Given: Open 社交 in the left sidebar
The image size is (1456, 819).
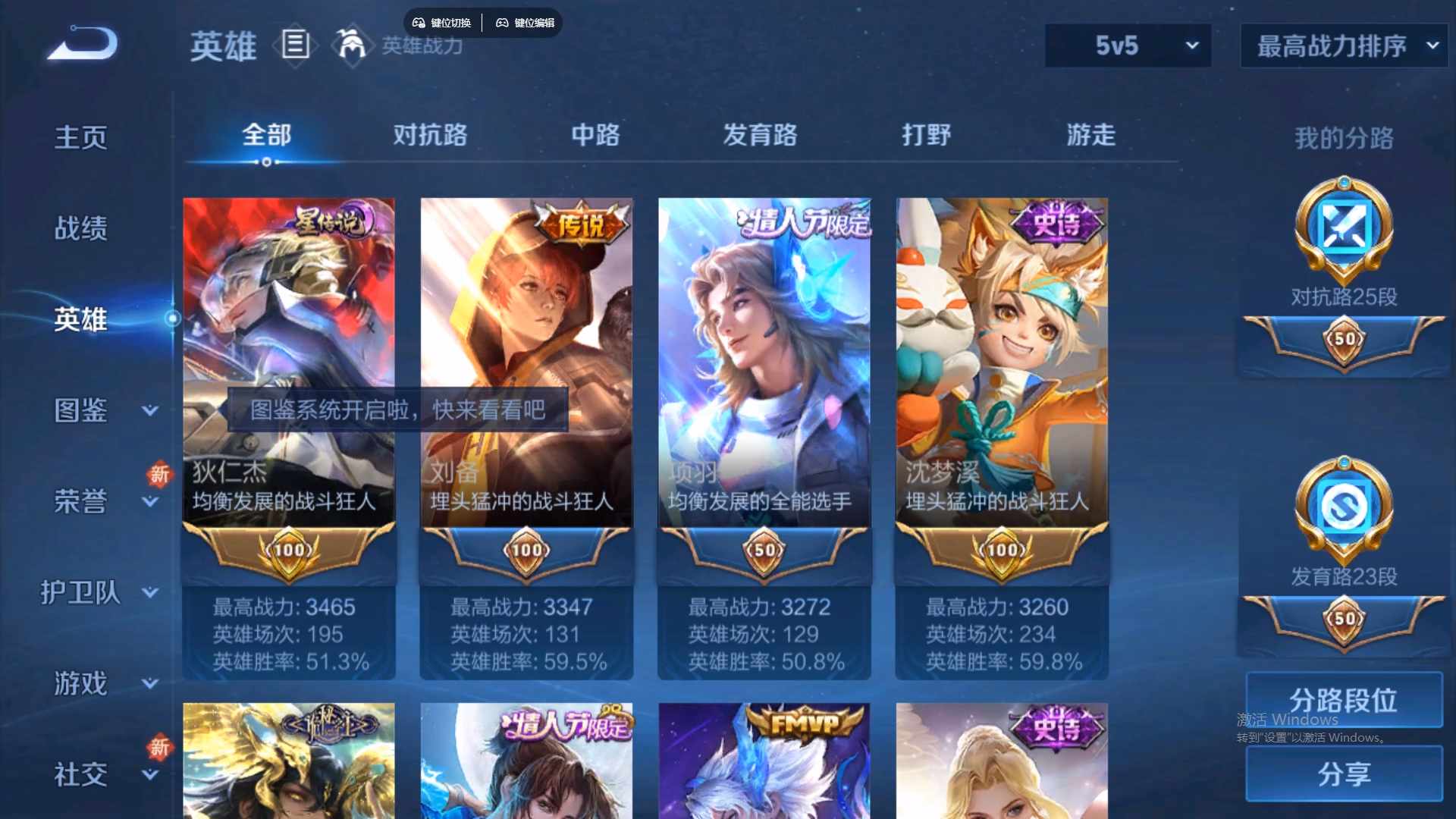Looking at the screenshot, I should (80, 775).
